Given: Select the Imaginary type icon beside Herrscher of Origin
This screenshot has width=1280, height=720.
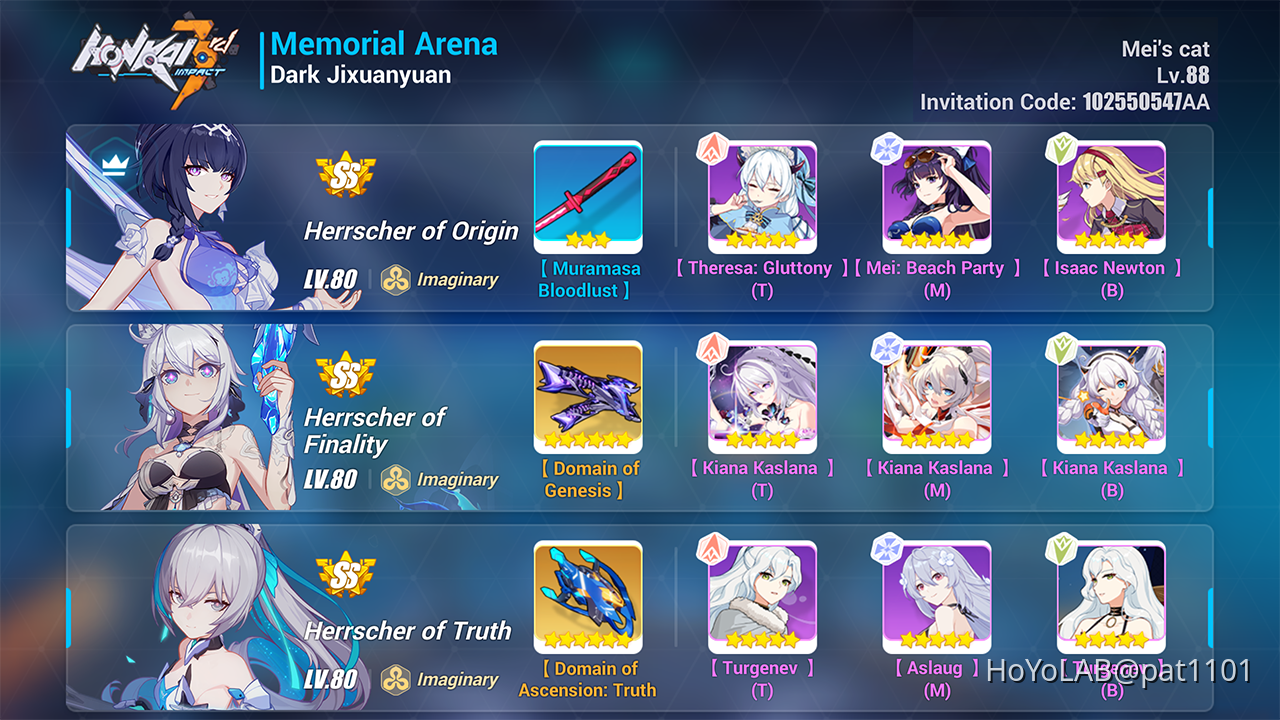Looking at the screenshot, I should pyautogui.click(x=398, y=279).
